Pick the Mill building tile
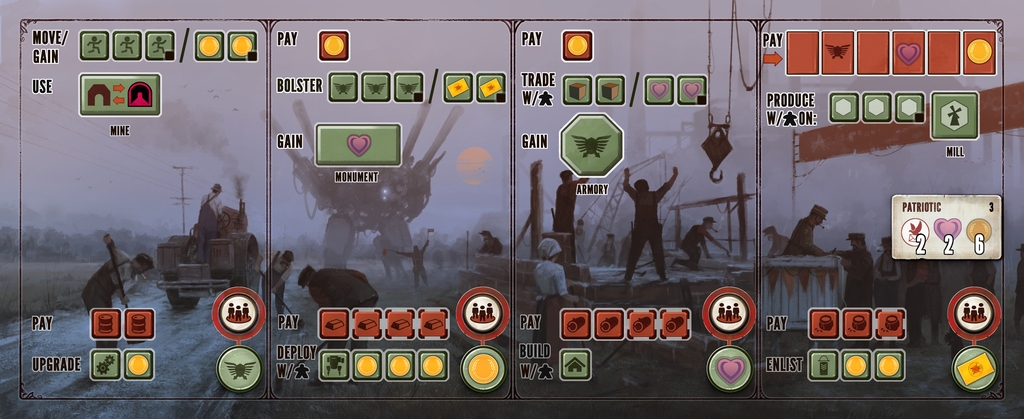 (955, 116)
